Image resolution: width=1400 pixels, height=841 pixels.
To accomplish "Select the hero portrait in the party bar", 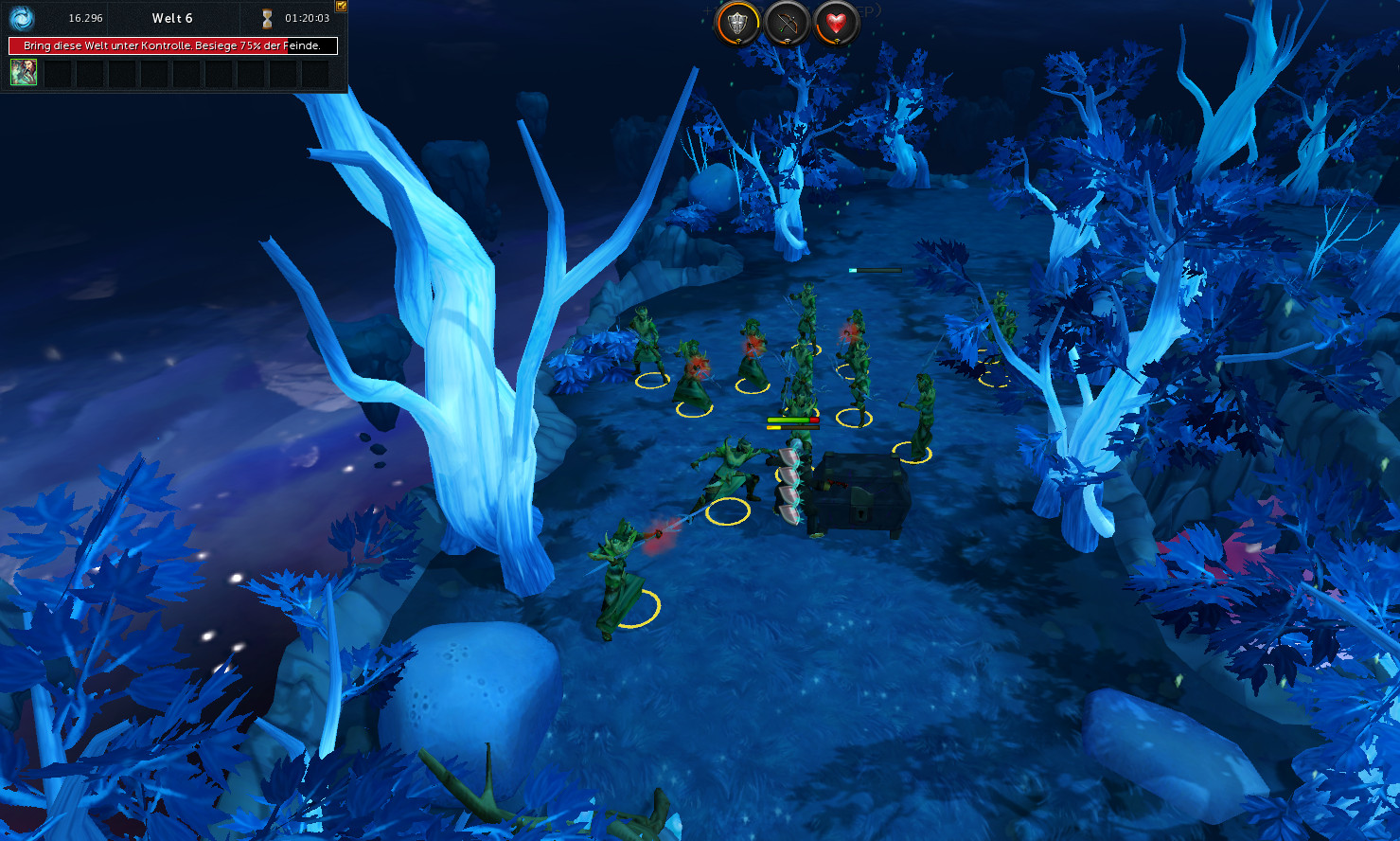I will [x=24, y=72].
